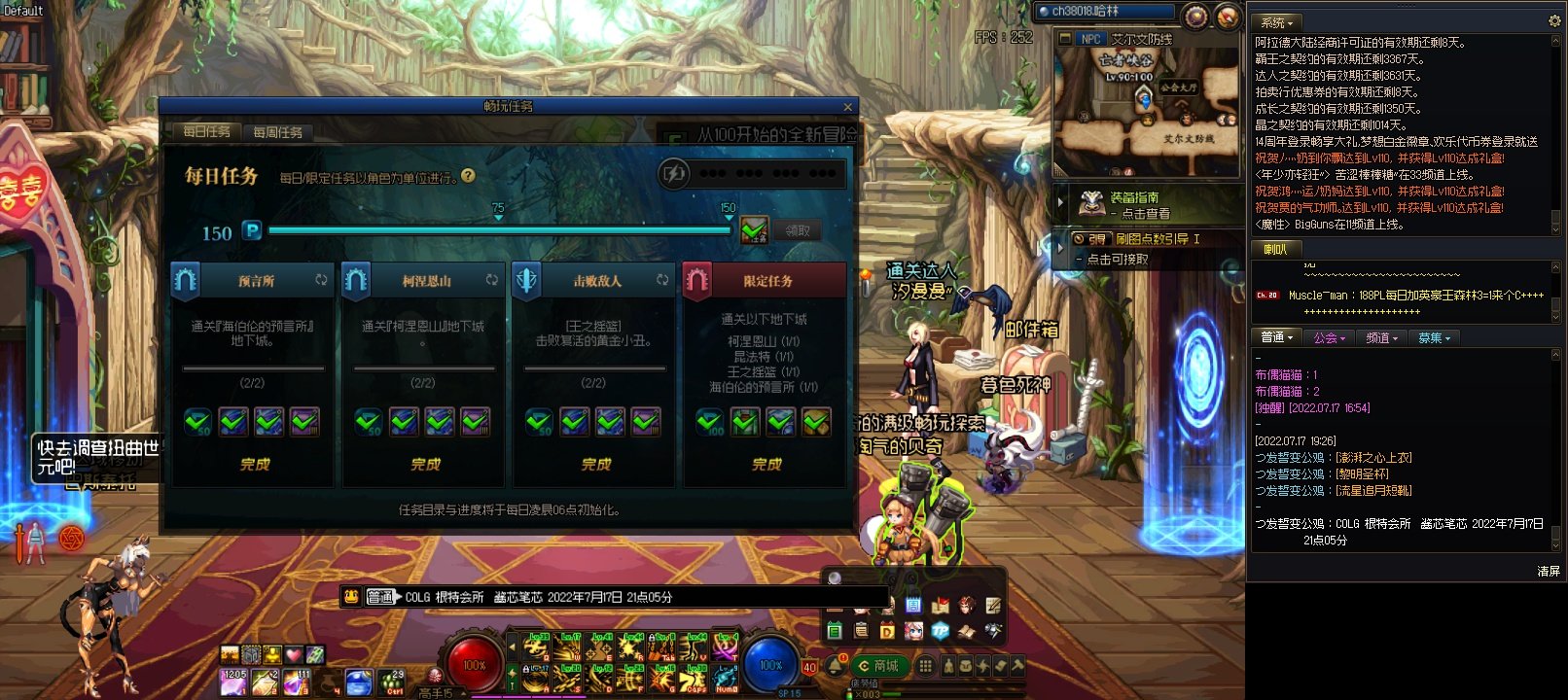Screen dimensions: 1568x700
Task: Open the 系统 chat channel dropdown
Action: tap(1277, 22)
